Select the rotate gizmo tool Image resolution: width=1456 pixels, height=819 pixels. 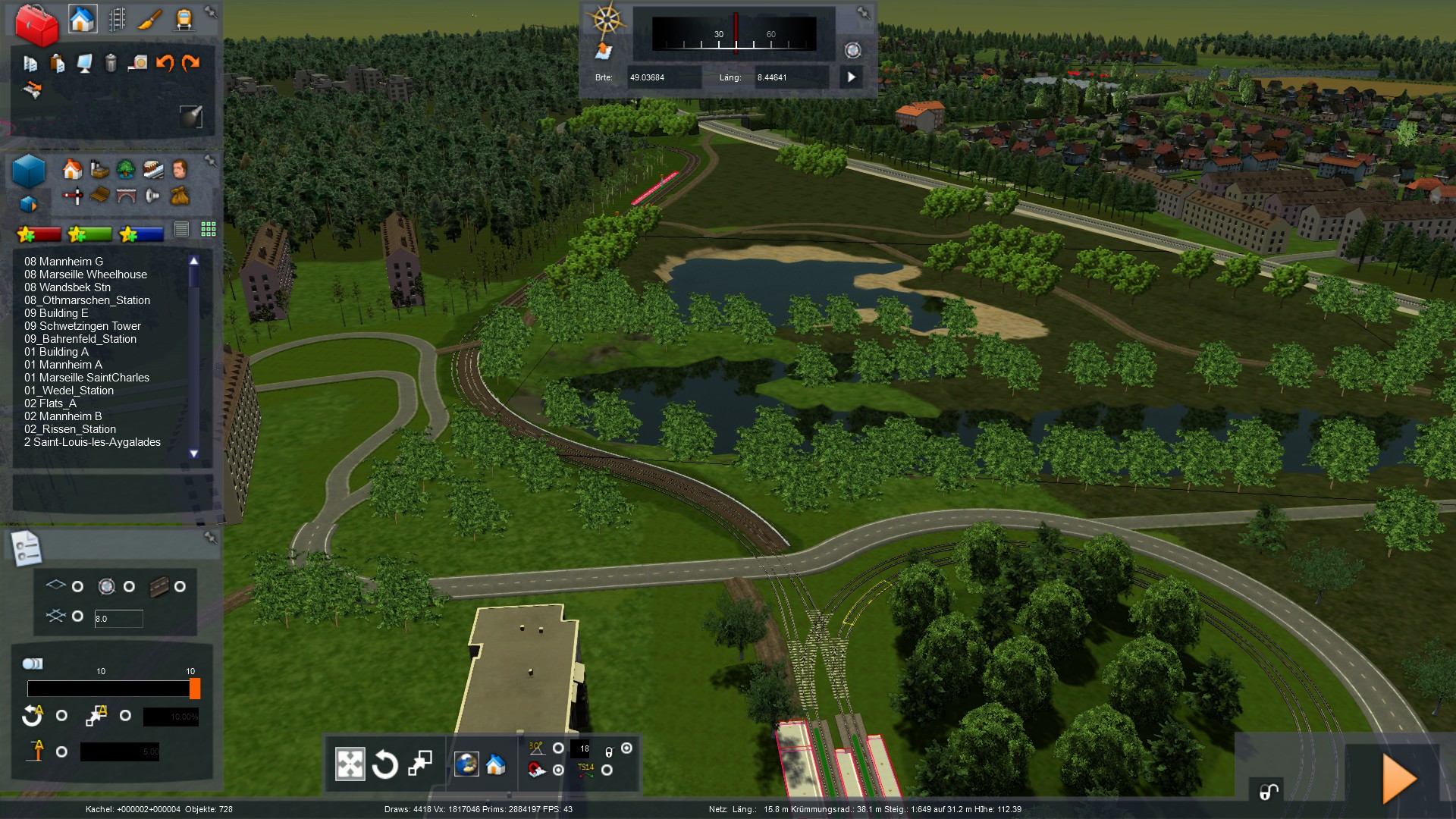point(384,764)
